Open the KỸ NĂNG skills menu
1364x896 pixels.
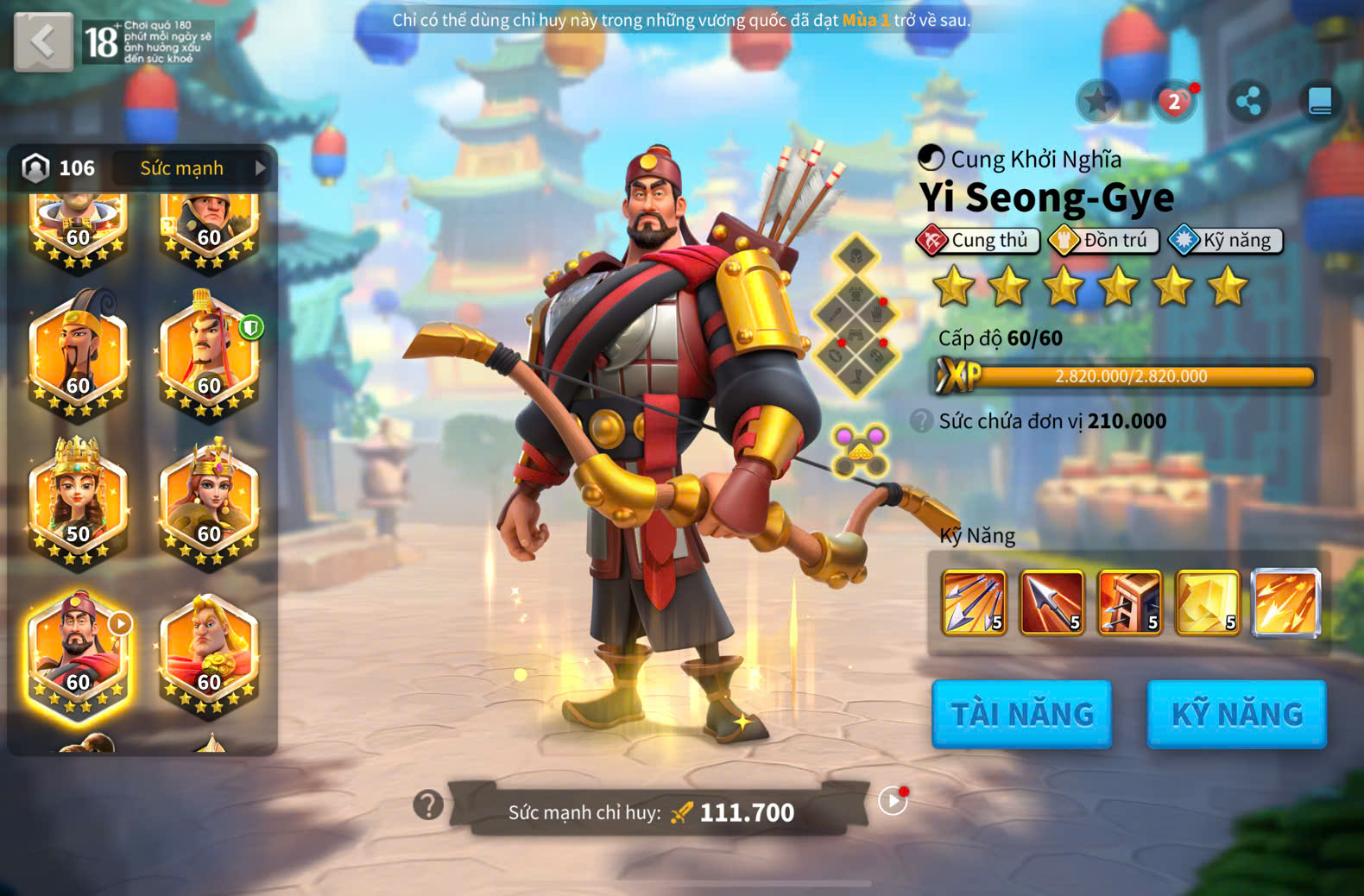coord(1236,714)
